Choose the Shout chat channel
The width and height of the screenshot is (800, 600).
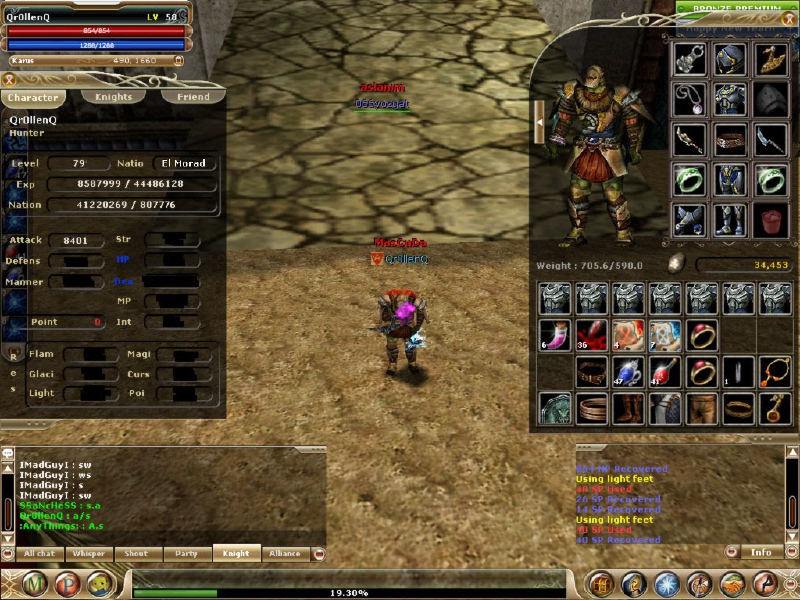(138, 553)
